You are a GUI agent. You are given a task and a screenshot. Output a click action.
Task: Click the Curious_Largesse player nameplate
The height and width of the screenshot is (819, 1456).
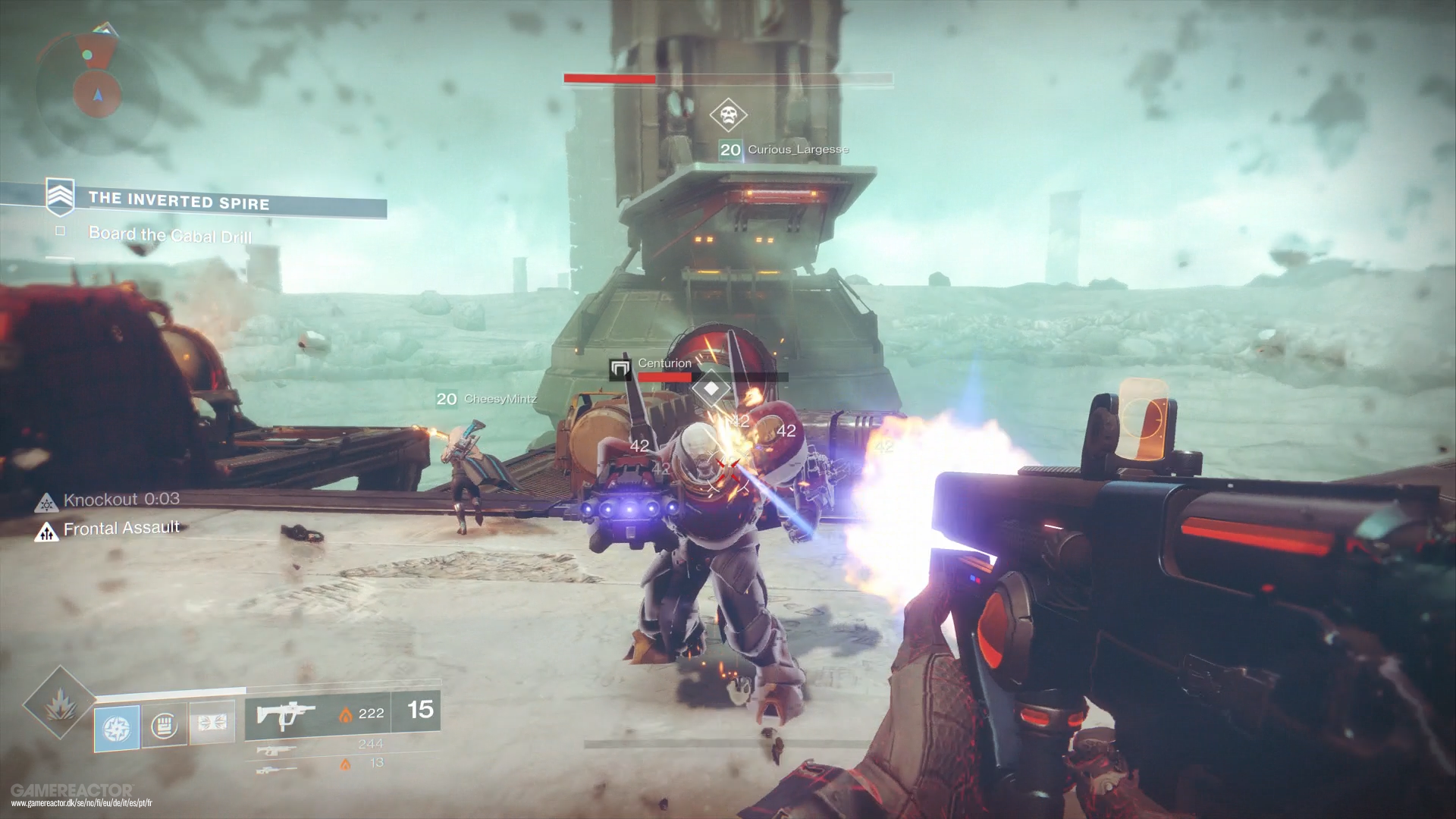[784, 149]
